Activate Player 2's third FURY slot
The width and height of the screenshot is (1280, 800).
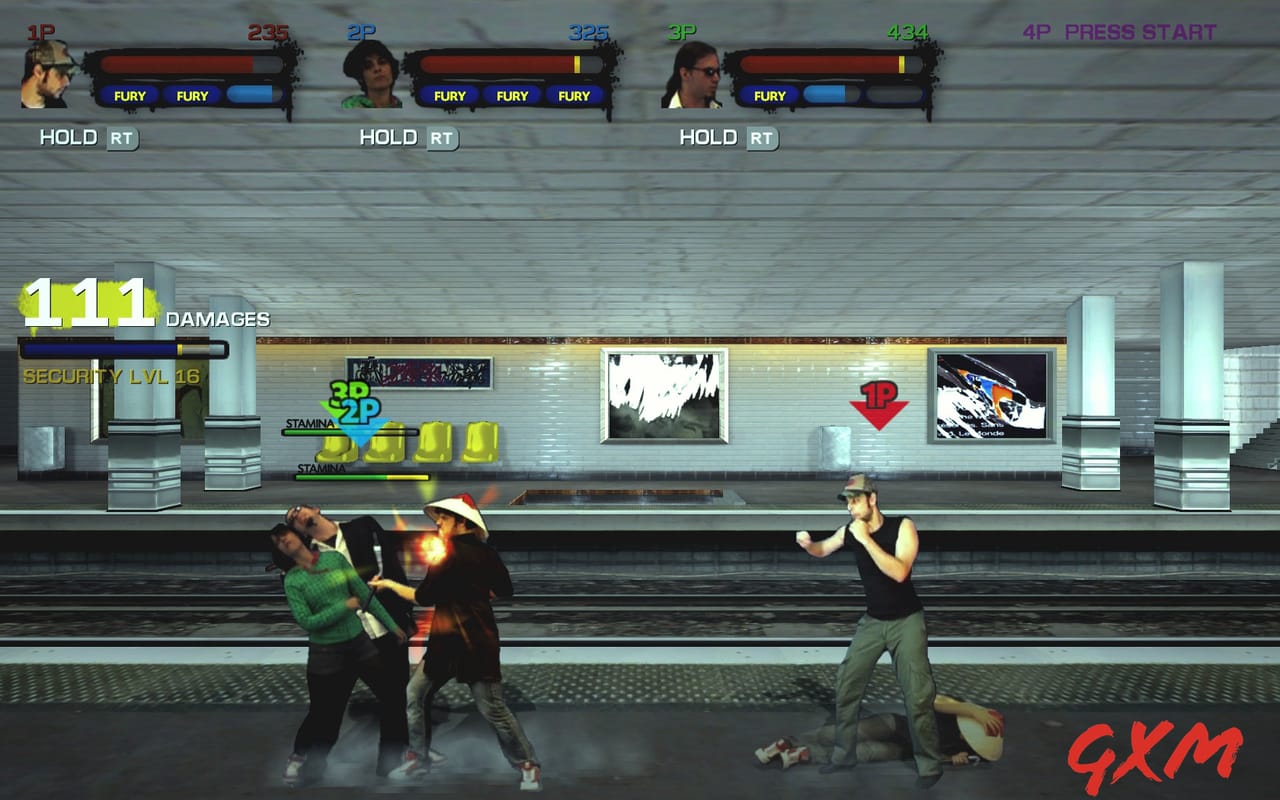click(x=573, y=96)
